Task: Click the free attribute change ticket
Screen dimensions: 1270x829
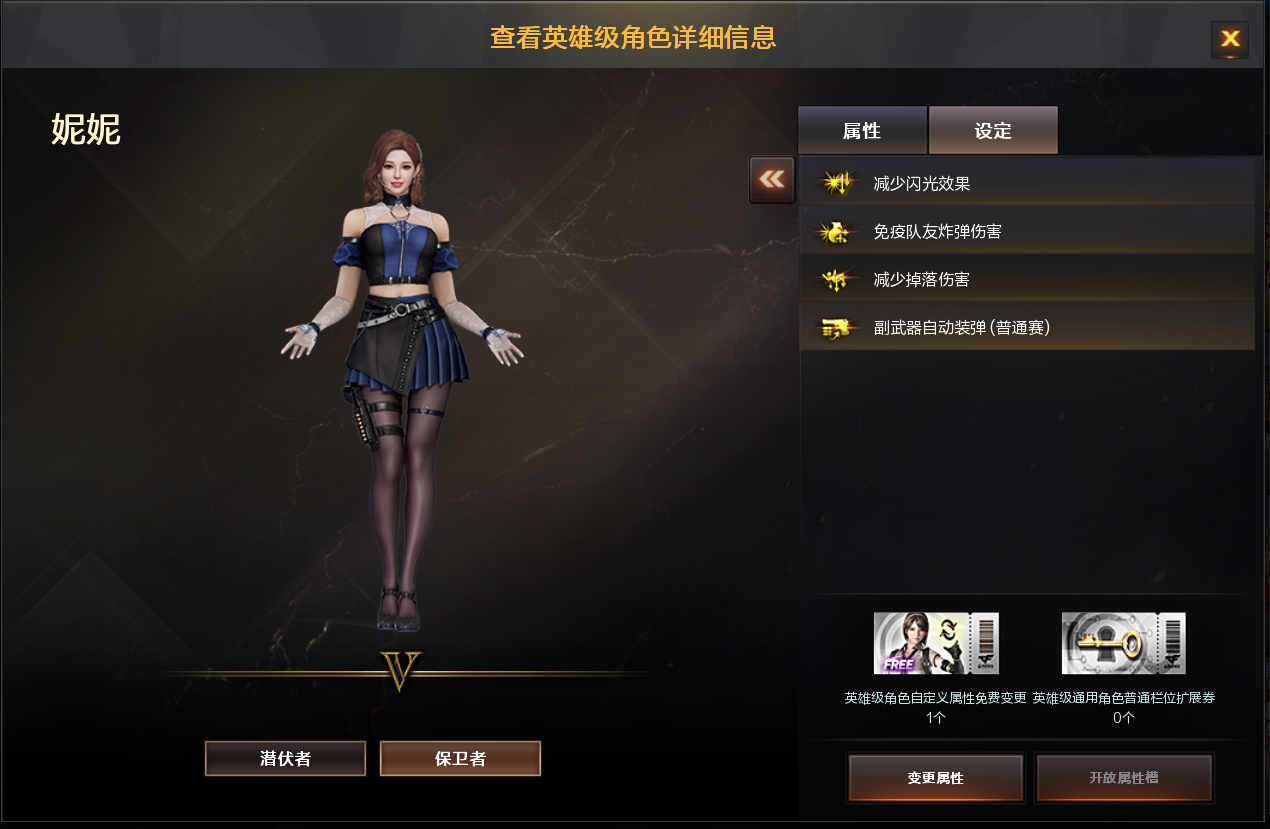Action: [936, 643]
